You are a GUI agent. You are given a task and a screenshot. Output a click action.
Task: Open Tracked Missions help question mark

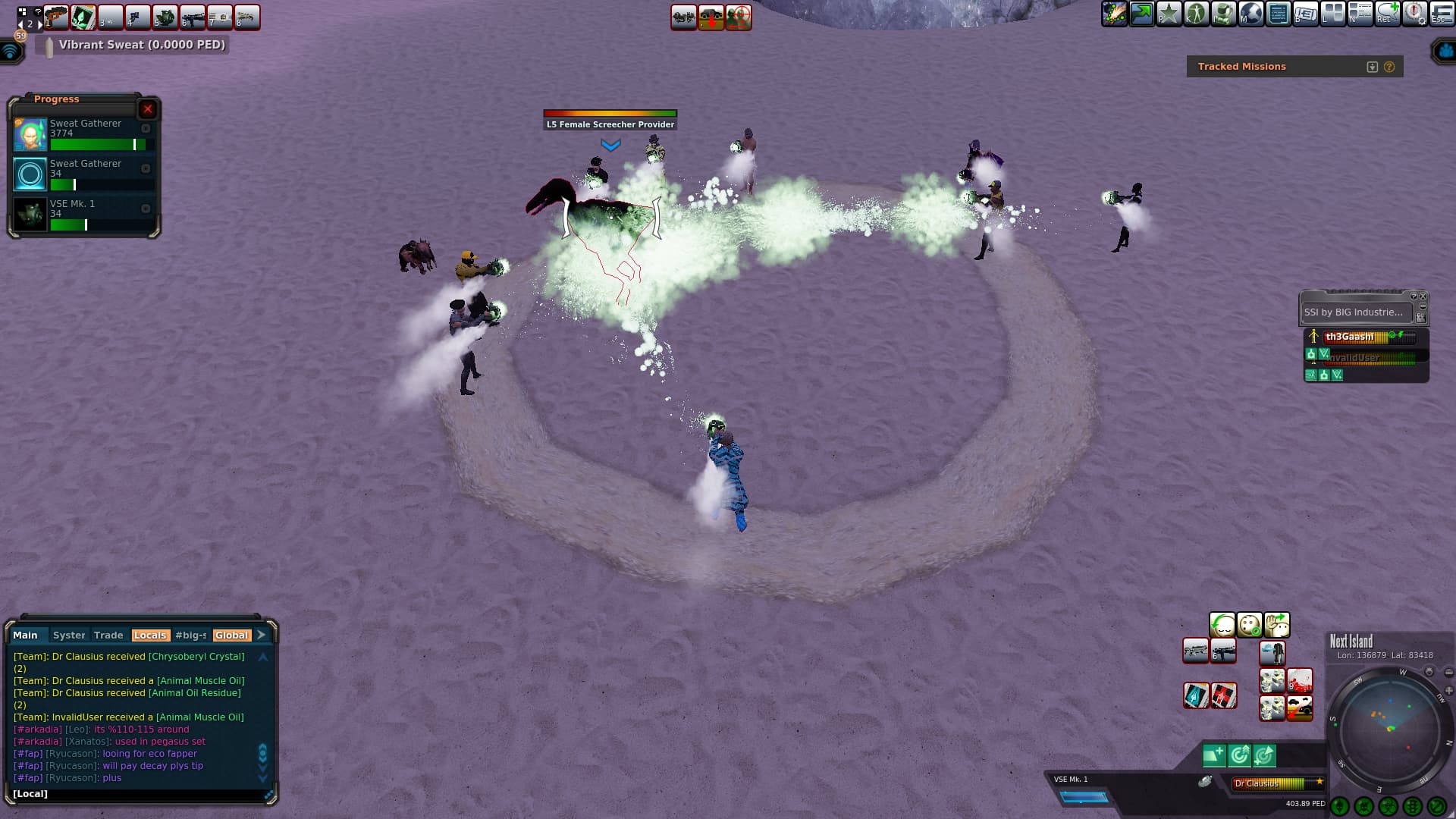(1389, 67)
